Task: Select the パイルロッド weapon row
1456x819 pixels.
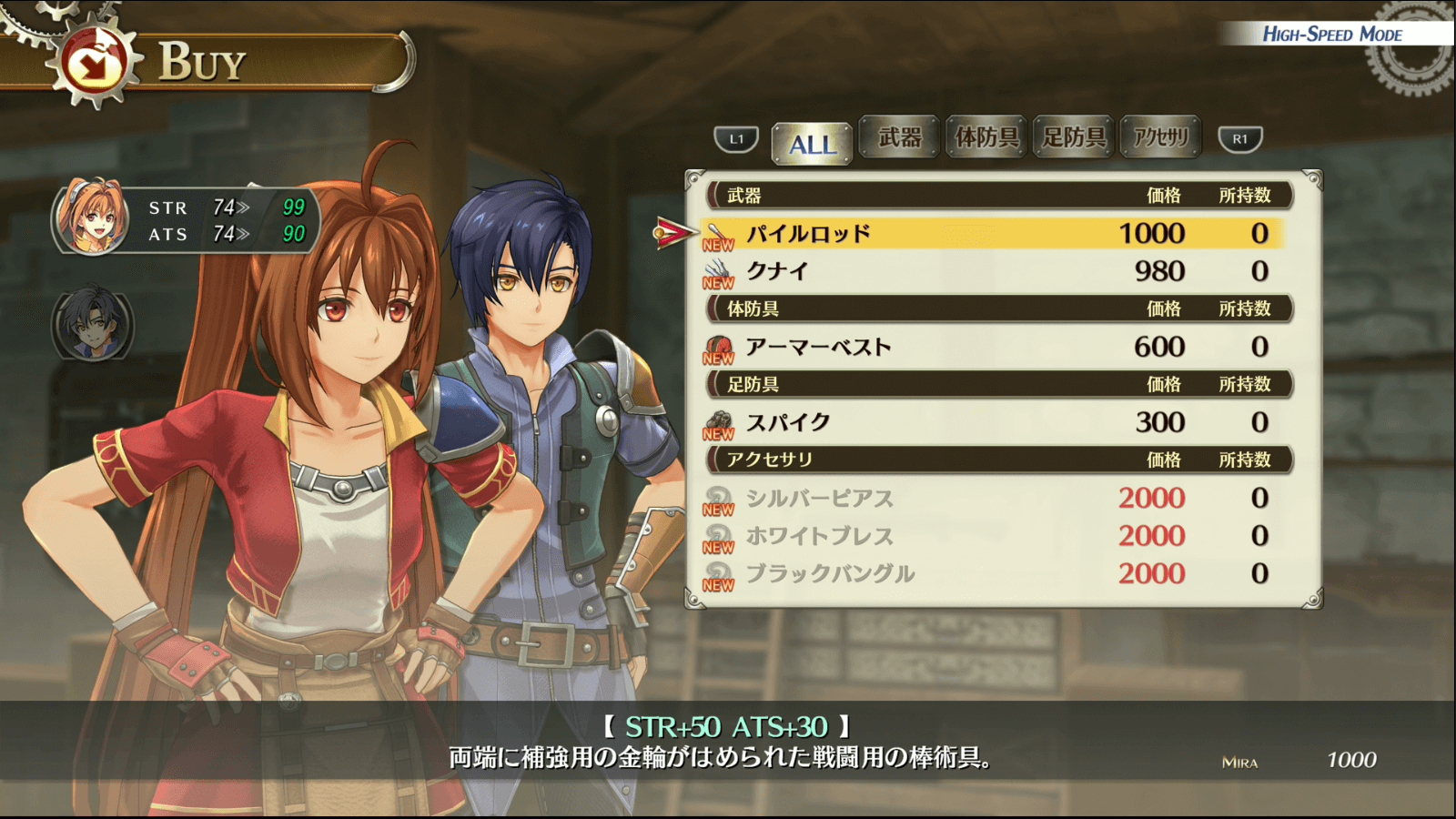Action: click(992, 234)
